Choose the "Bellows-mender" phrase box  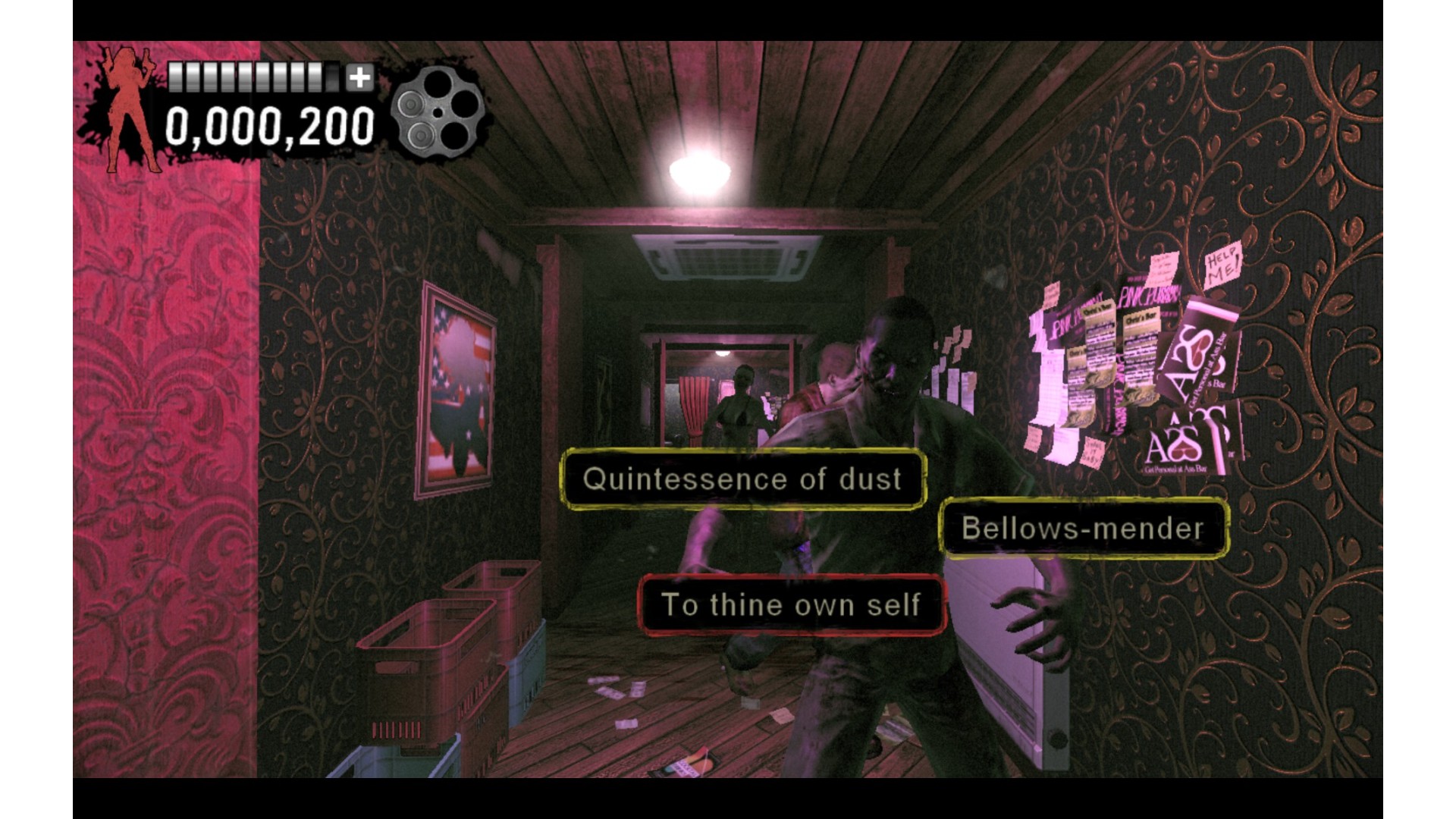(1083, 529)
